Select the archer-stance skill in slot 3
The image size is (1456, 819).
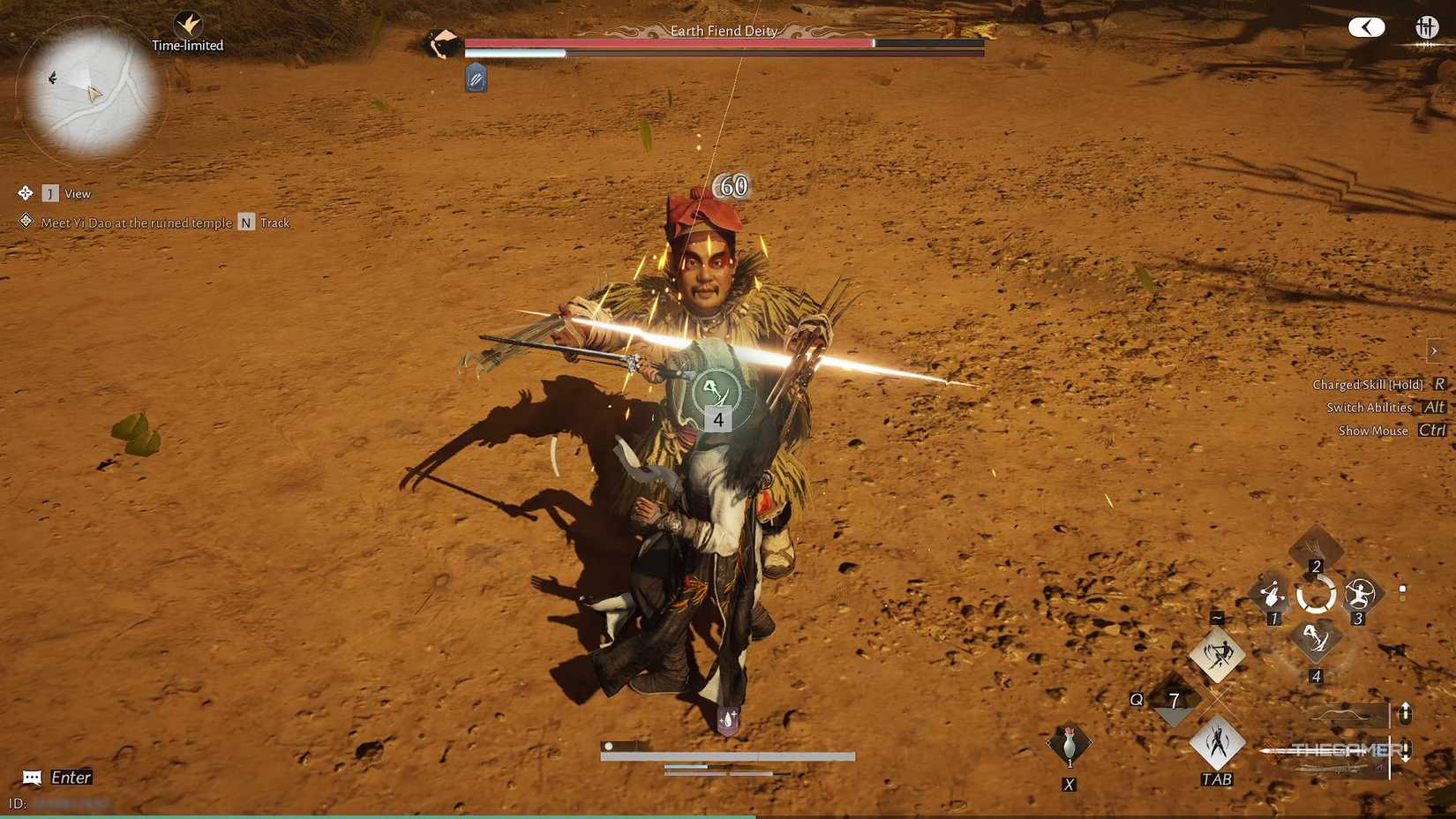pos(1358,595)
